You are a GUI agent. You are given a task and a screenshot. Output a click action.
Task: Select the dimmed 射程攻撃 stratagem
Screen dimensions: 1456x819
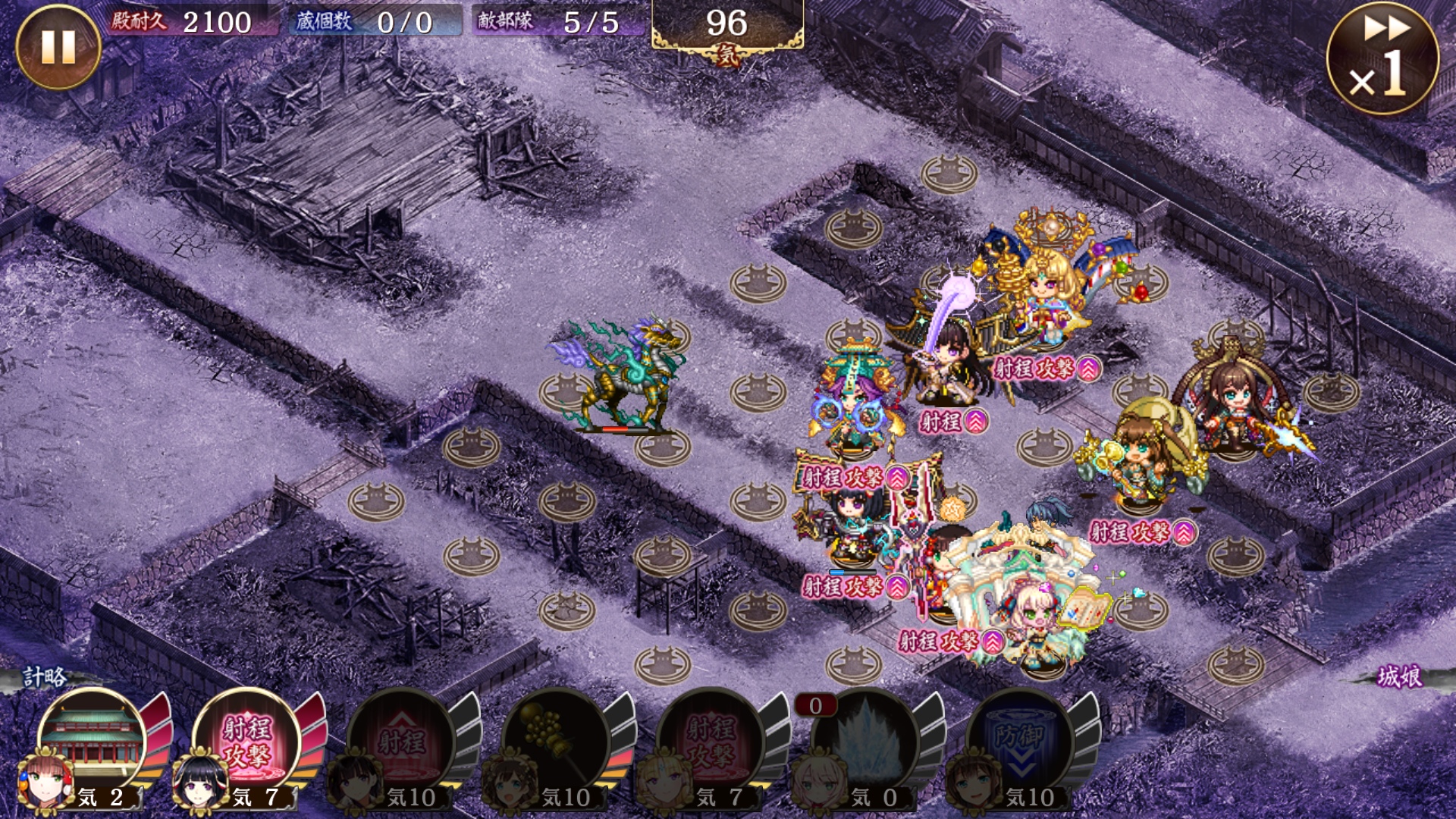(x=711, y=741)
